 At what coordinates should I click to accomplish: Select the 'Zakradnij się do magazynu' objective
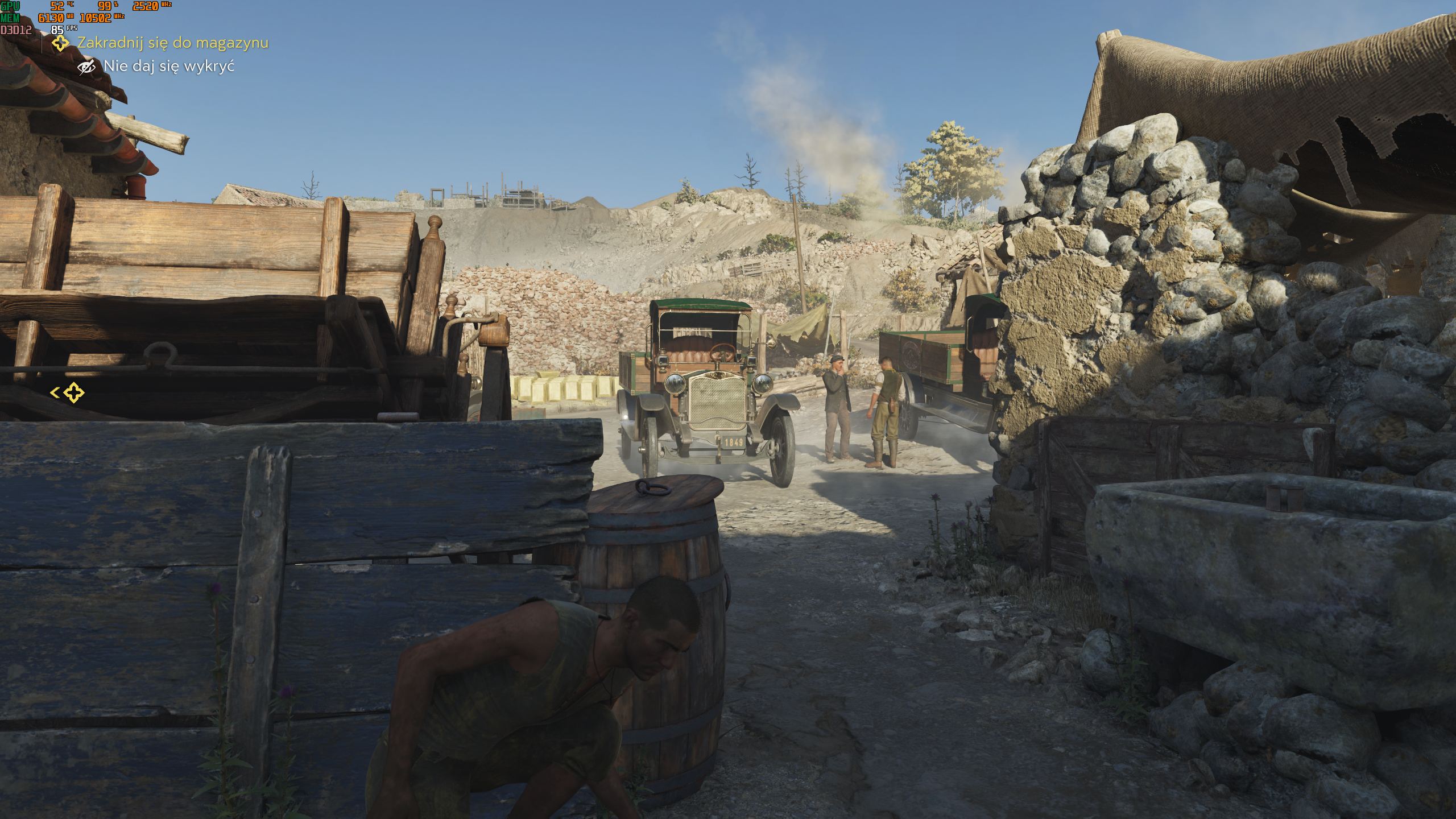click(x=172, y=43)
